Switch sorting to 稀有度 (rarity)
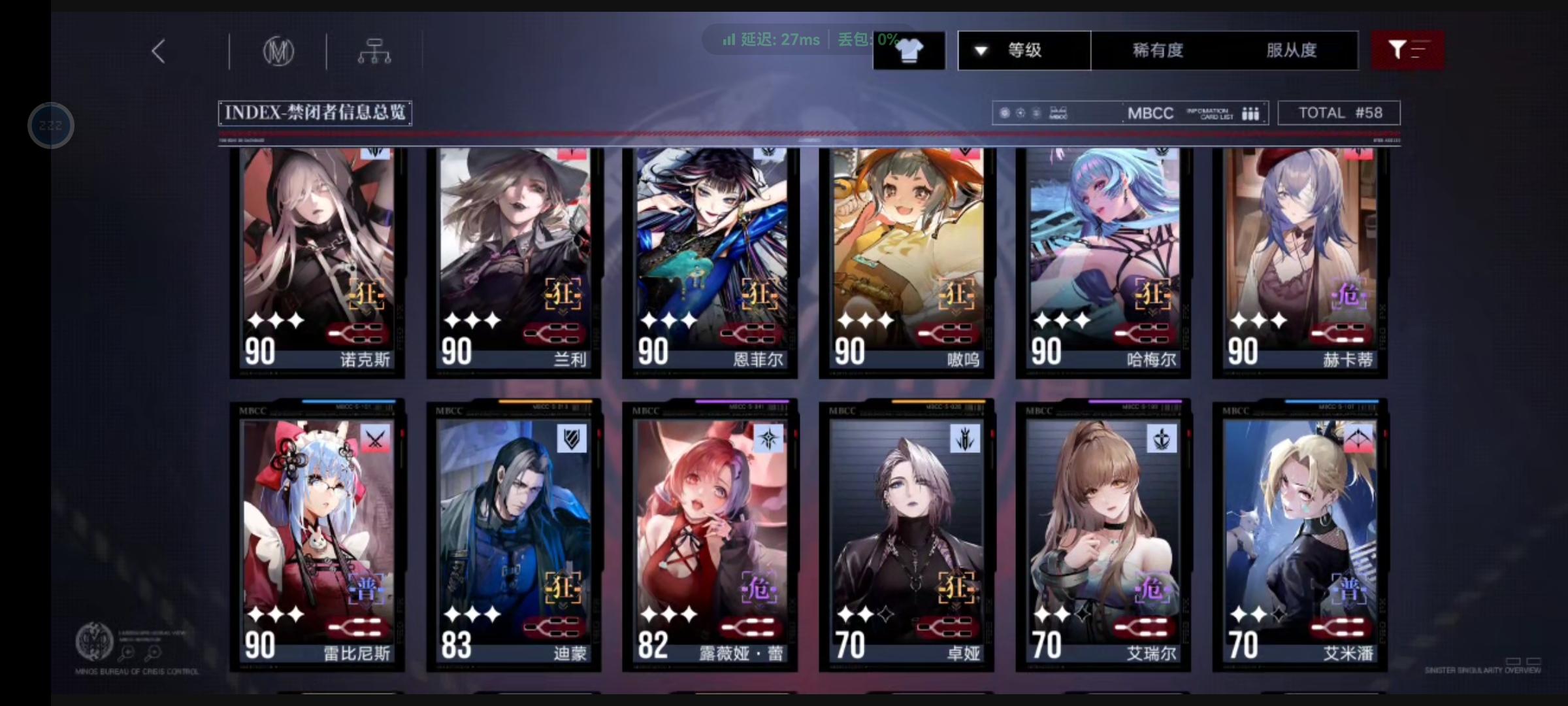 pyautogui.click(x=1156, y=50)
